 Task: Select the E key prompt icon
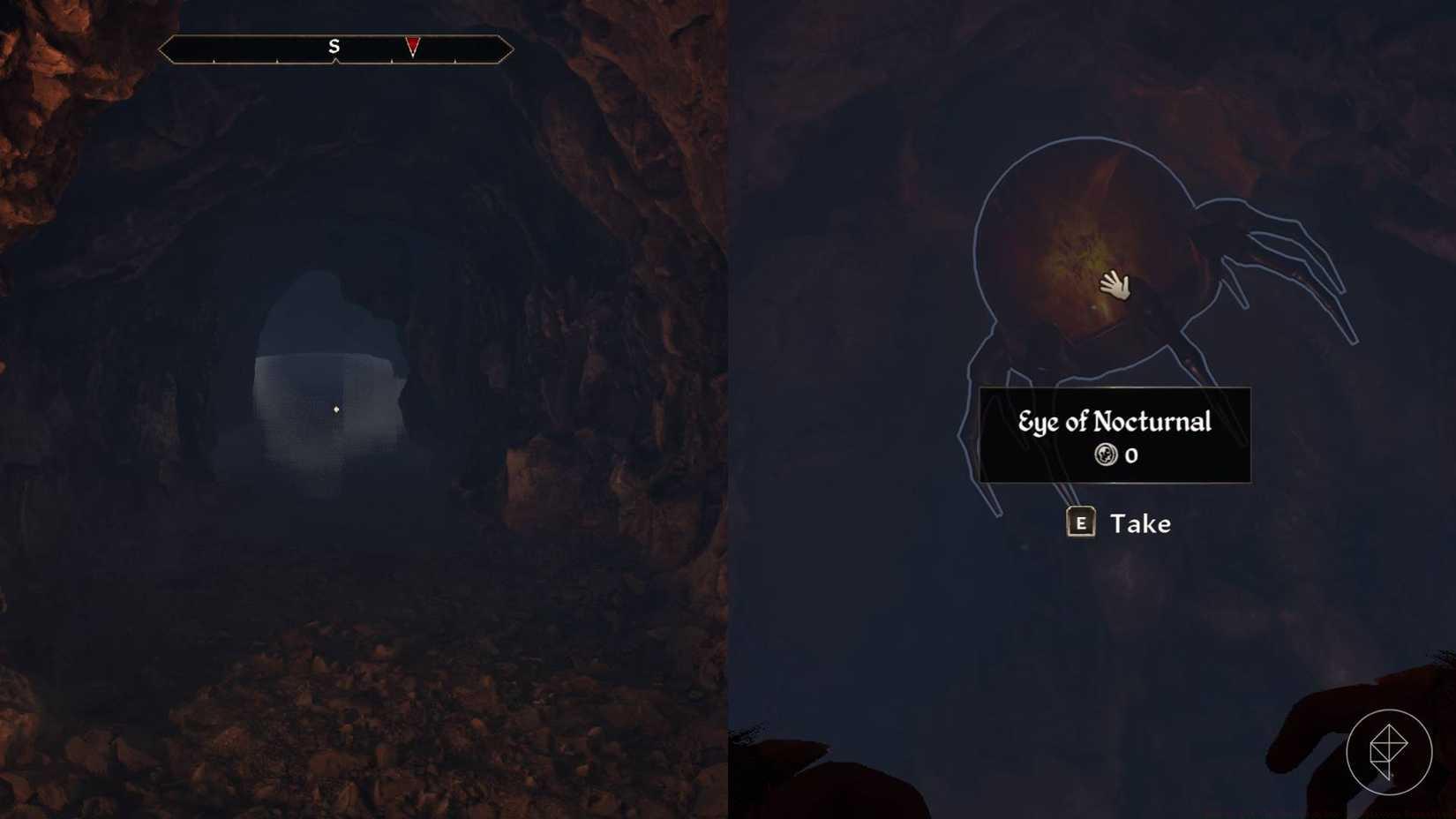tap(1081, 523)
